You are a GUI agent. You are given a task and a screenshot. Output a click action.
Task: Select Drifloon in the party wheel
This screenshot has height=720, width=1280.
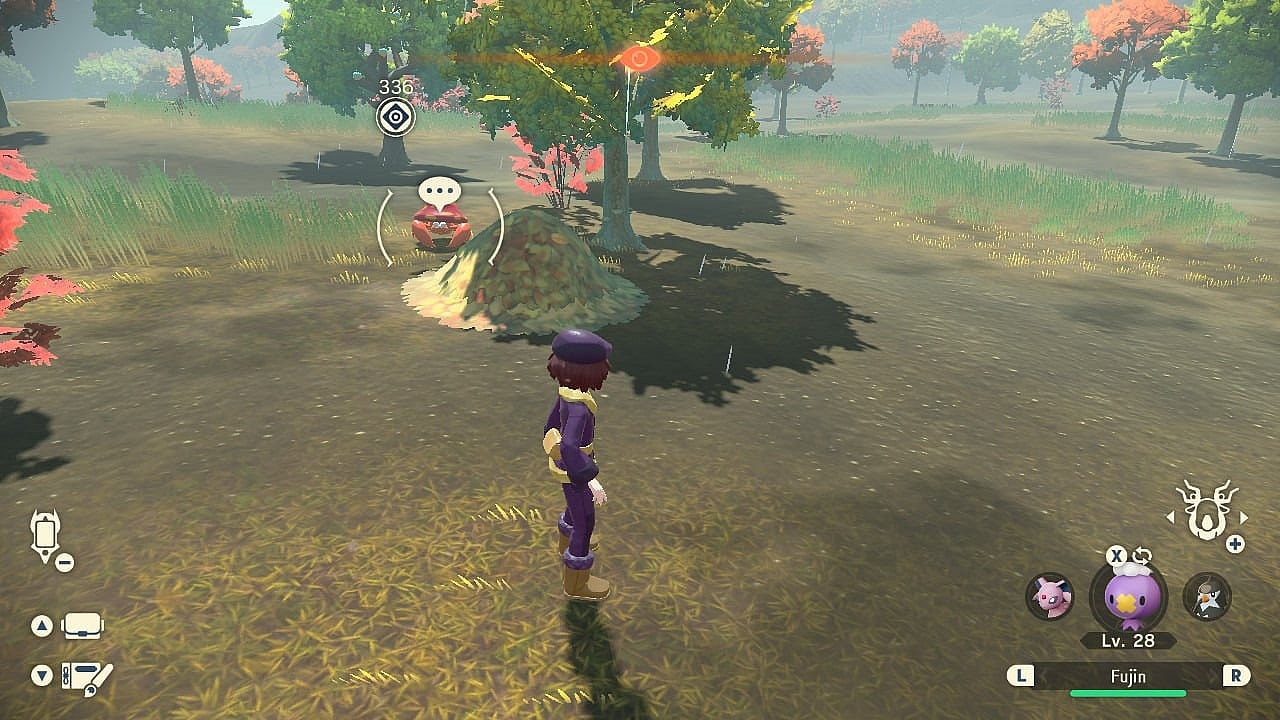1131,598
